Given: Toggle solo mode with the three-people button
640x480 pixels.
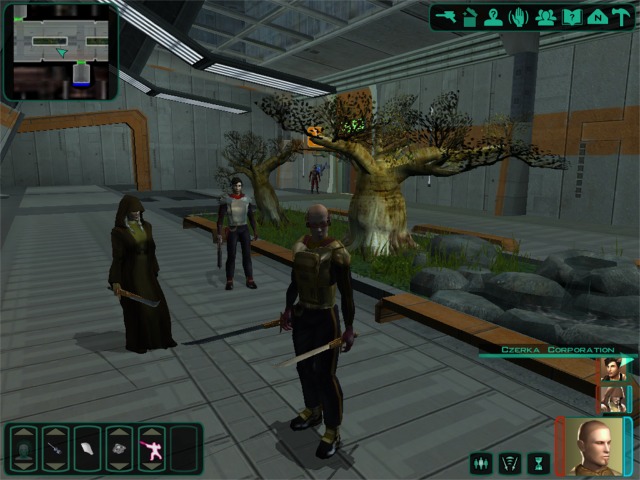Looking at the screenshot, I should [x=482, y=463].
